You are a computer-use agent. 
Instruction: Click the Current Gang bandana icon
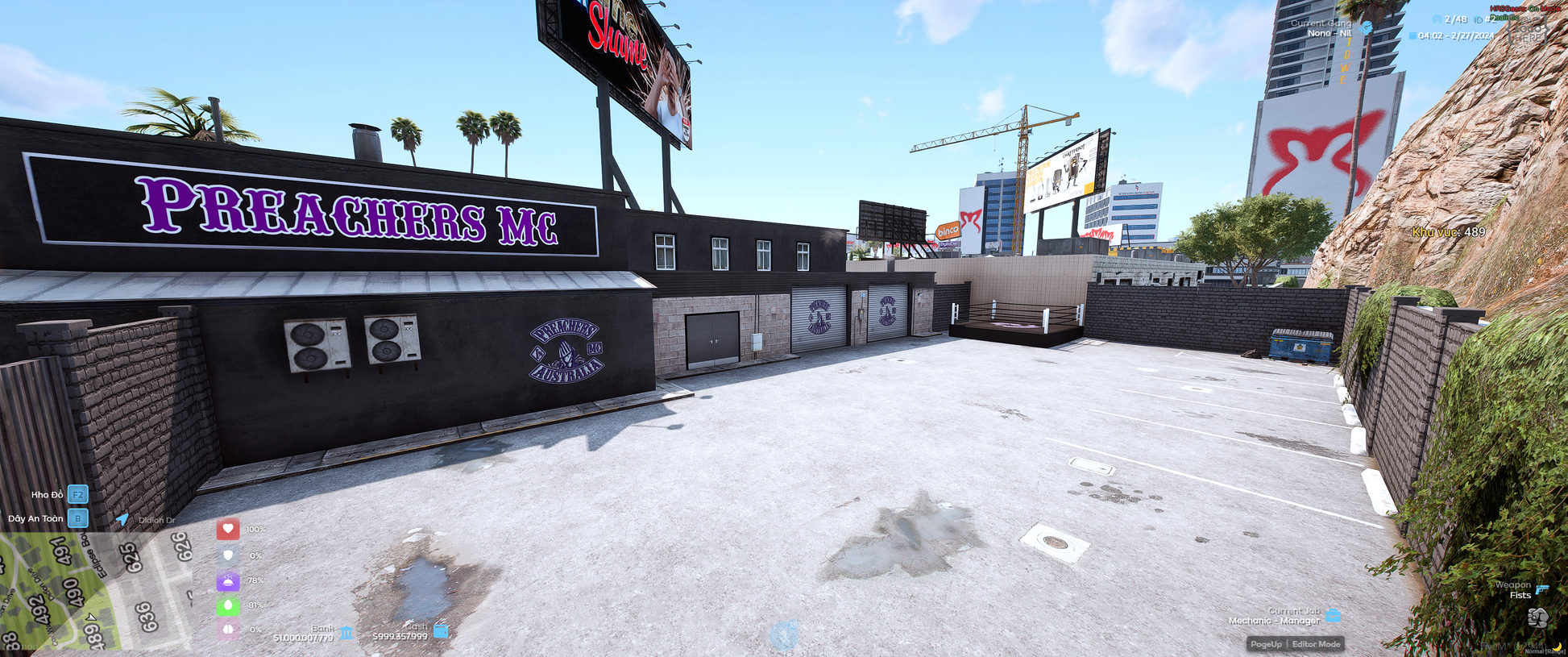pos(1366,27)
